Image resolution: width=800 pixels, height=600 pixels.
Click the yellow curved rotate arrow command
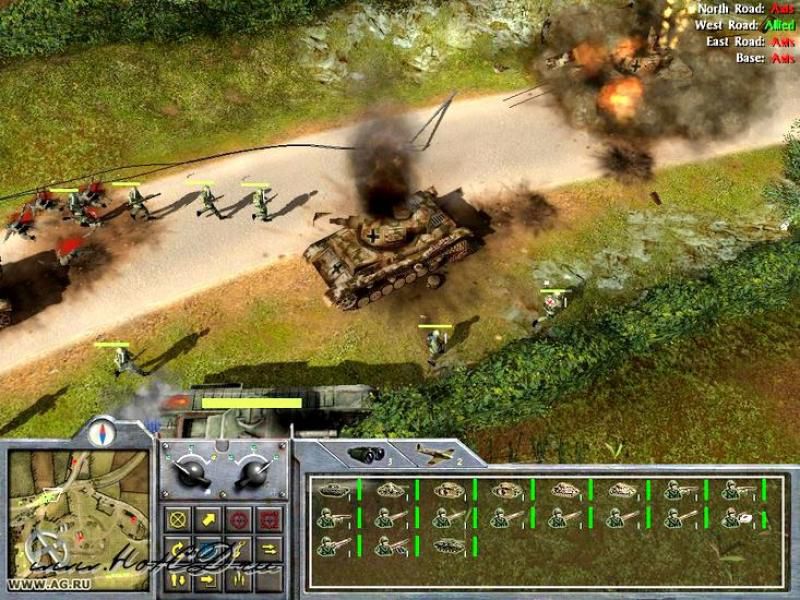tap(179, 548)
